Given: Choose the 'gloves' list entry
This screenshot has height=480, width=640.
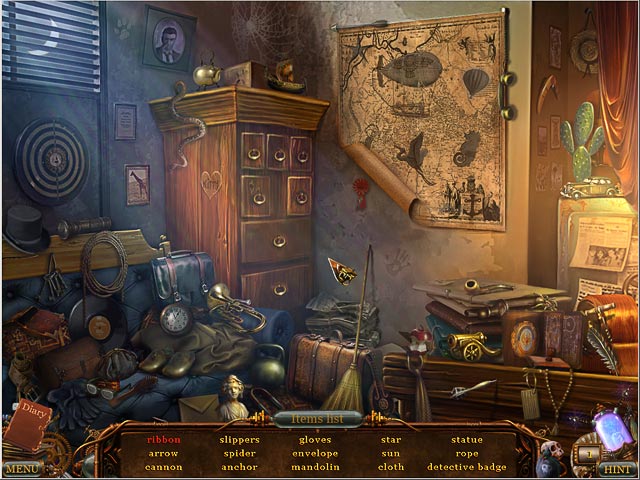Looking at the screenshot, I should 315,439.
